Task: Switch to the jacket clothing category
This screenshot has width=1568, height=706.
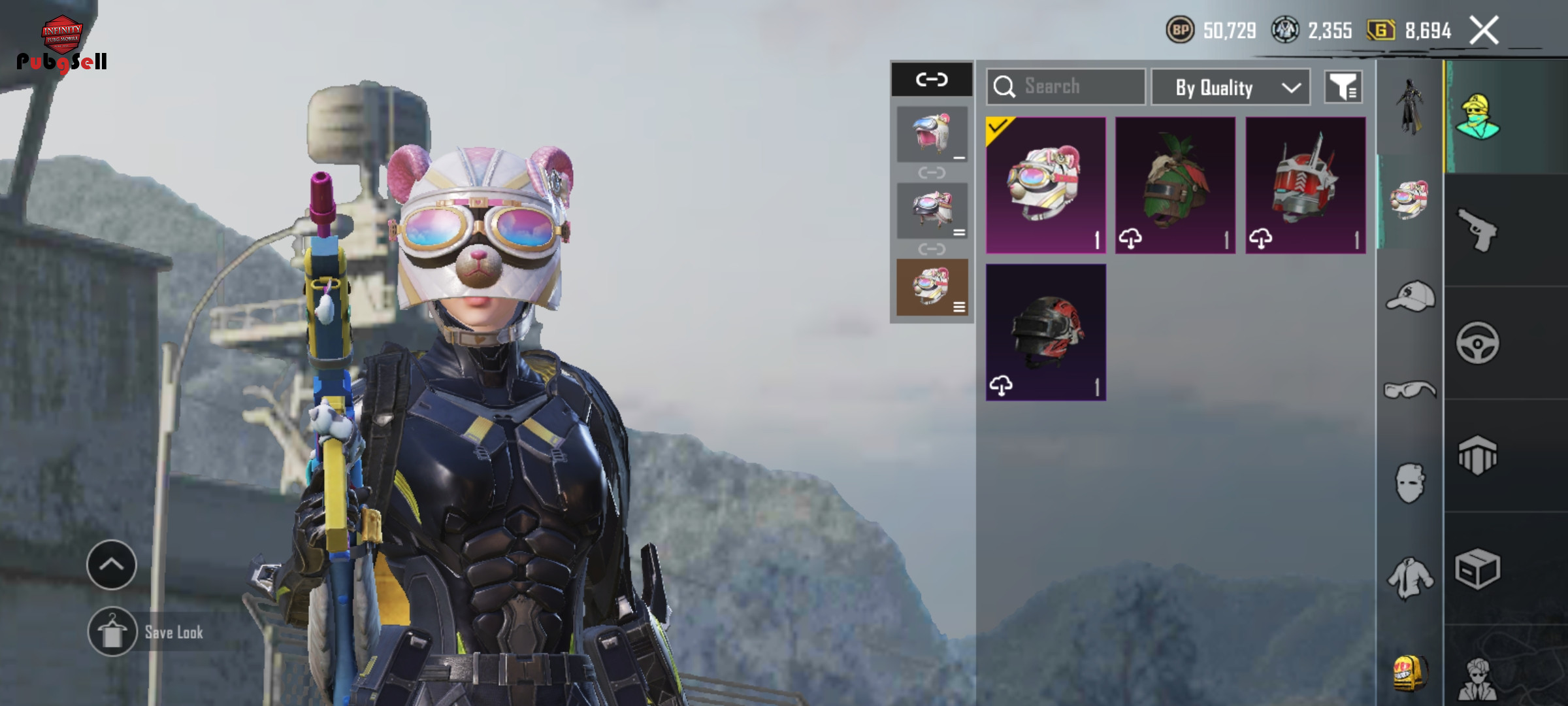Action: click(x=1410, y=577)
